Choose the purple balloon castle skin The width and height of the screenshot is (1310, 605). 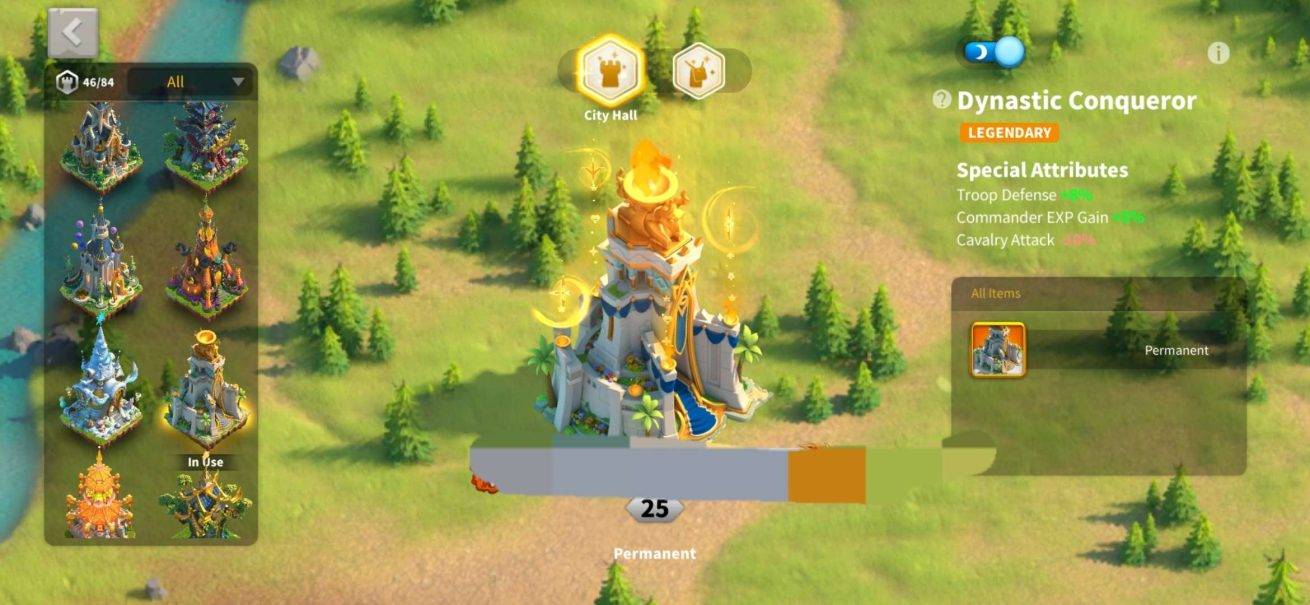[100, 262]
